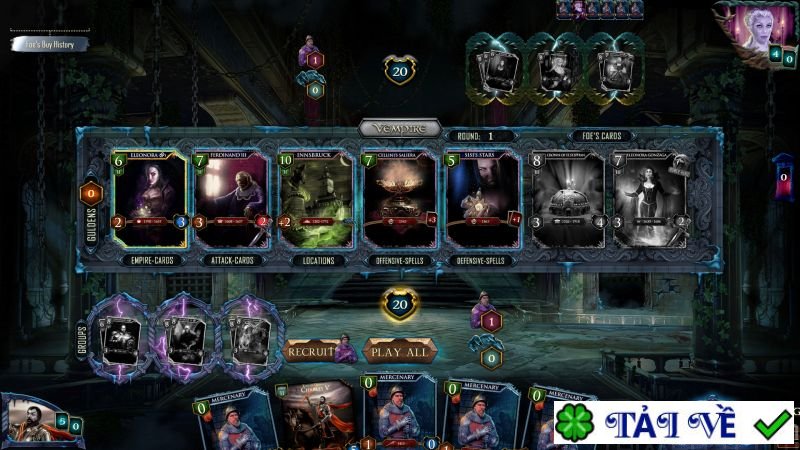Click the Play All button
The height and width of the screenshot is (450, 800).
tap(399, 352)
